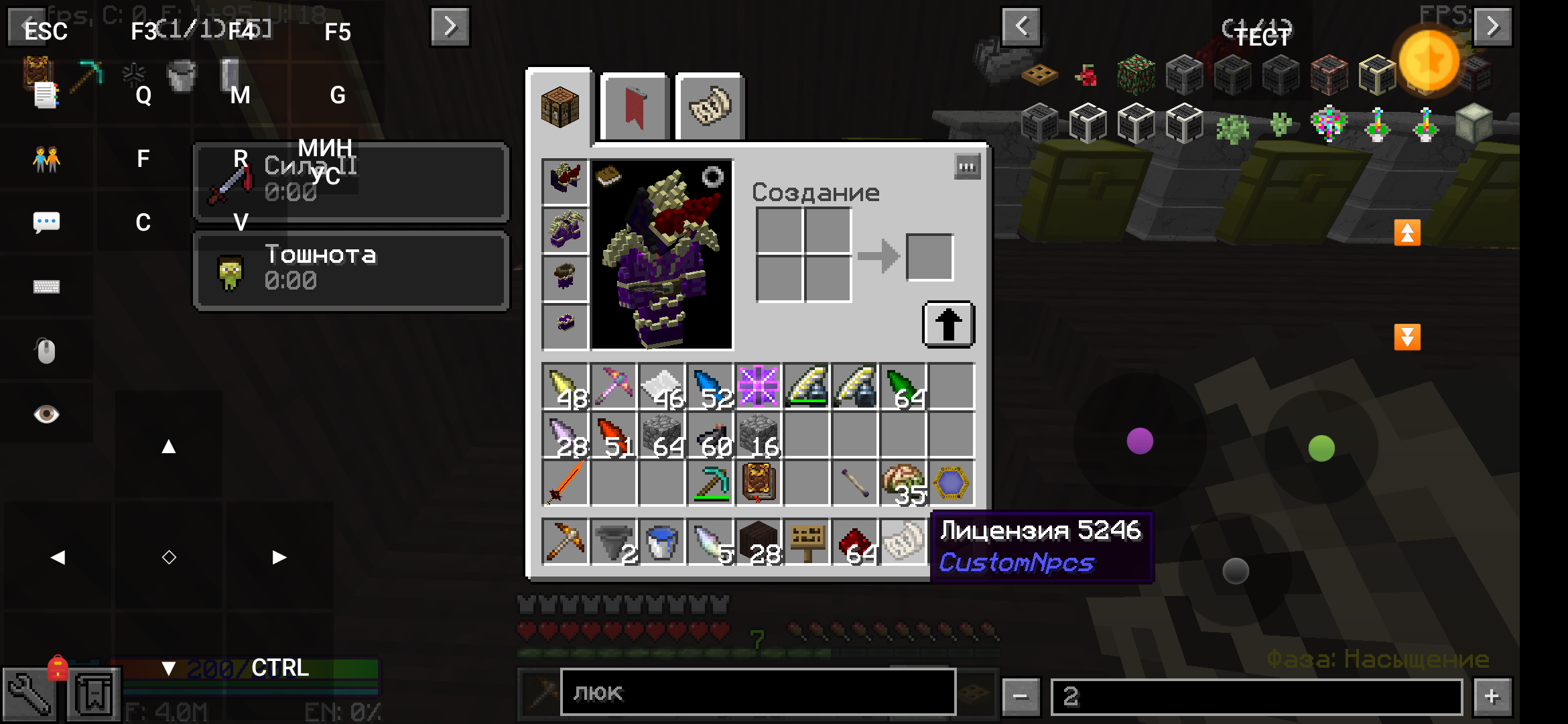Screen dimensions: 1568x724
Task: Pick up the blue bucket in hotbar
Action: coord(661,542)
